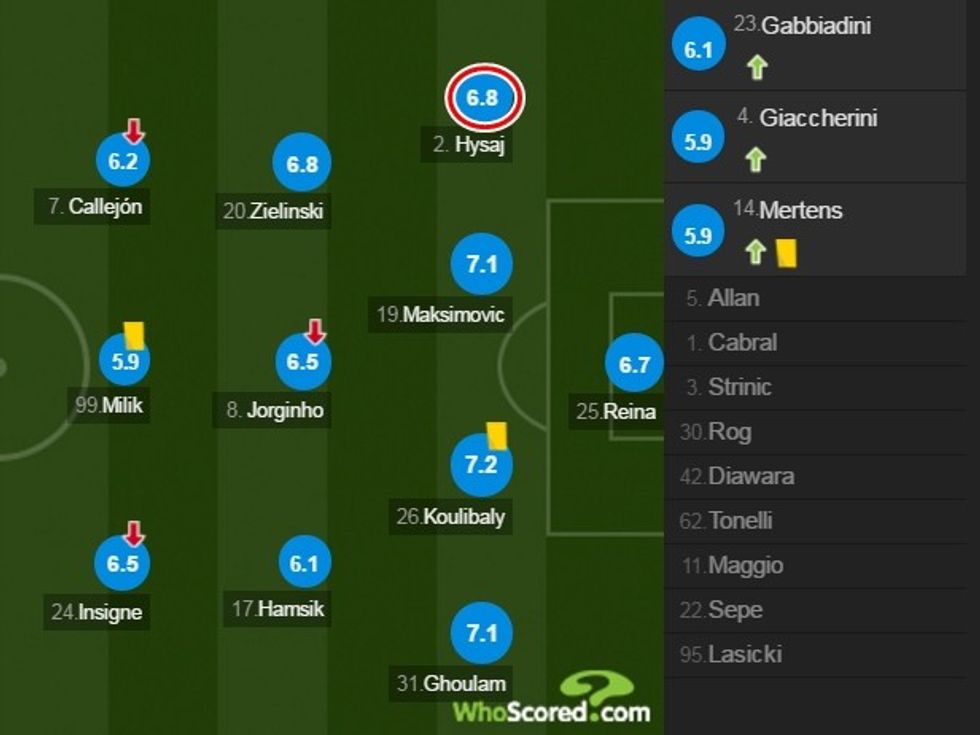The height and width of the screenshot is (735, 980).
Task: Open Koulibaly's 7.2 rating badge
Action: pyautogui.click(x=482, y=465)
